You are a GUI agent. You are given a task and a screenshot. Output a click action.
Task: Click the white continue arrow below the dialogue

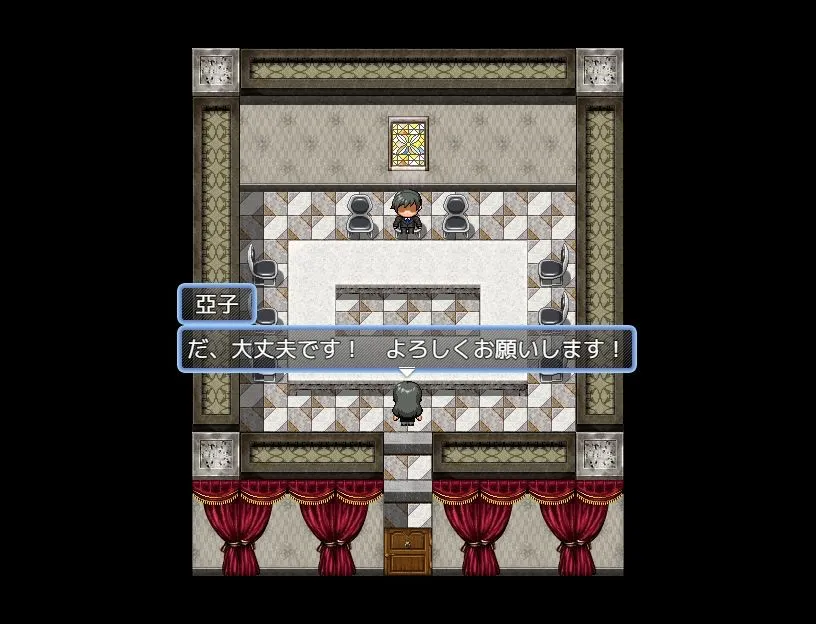[x=406, y=373]
